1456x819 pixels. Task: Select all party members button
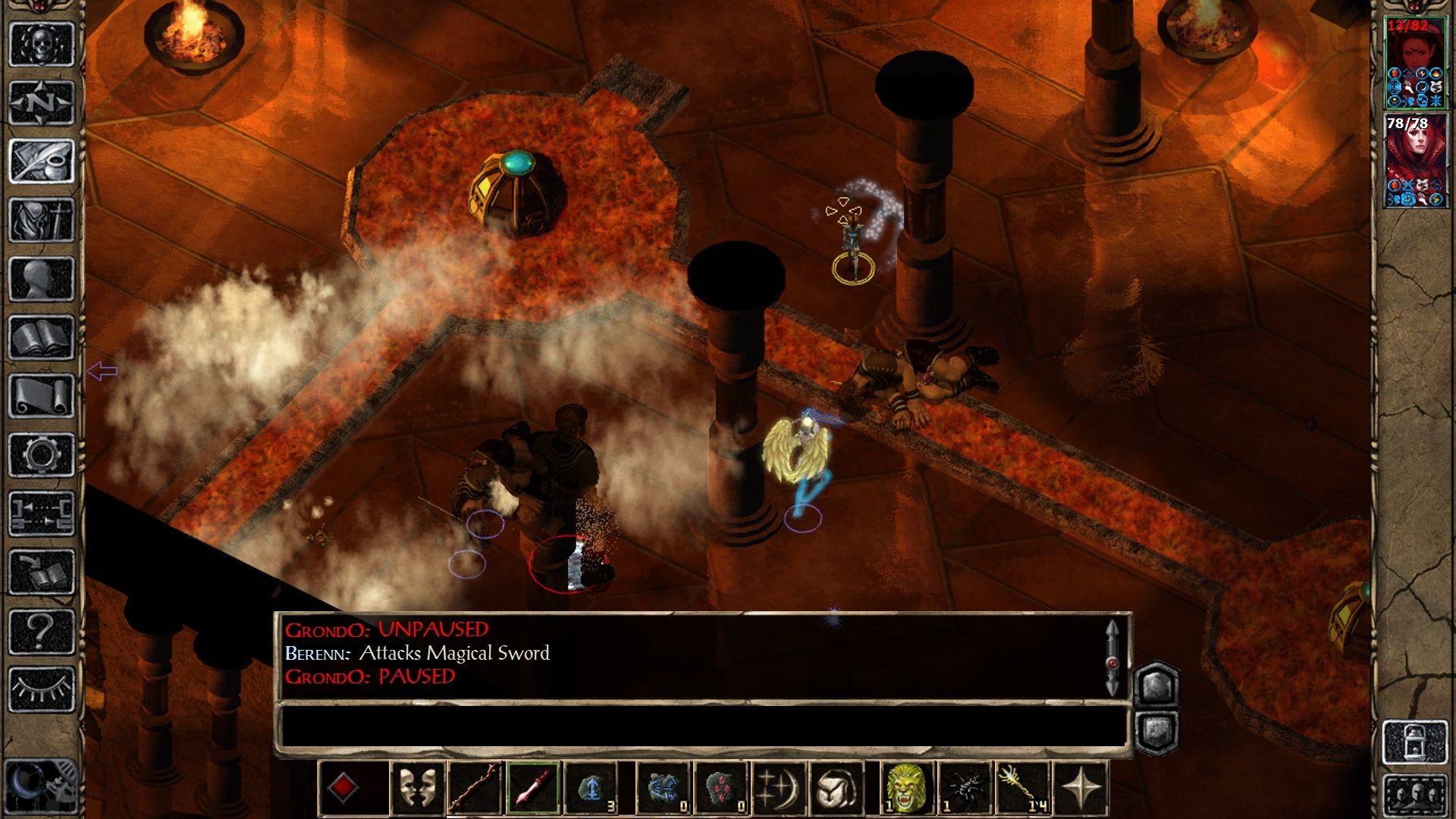pos(1416,796)
